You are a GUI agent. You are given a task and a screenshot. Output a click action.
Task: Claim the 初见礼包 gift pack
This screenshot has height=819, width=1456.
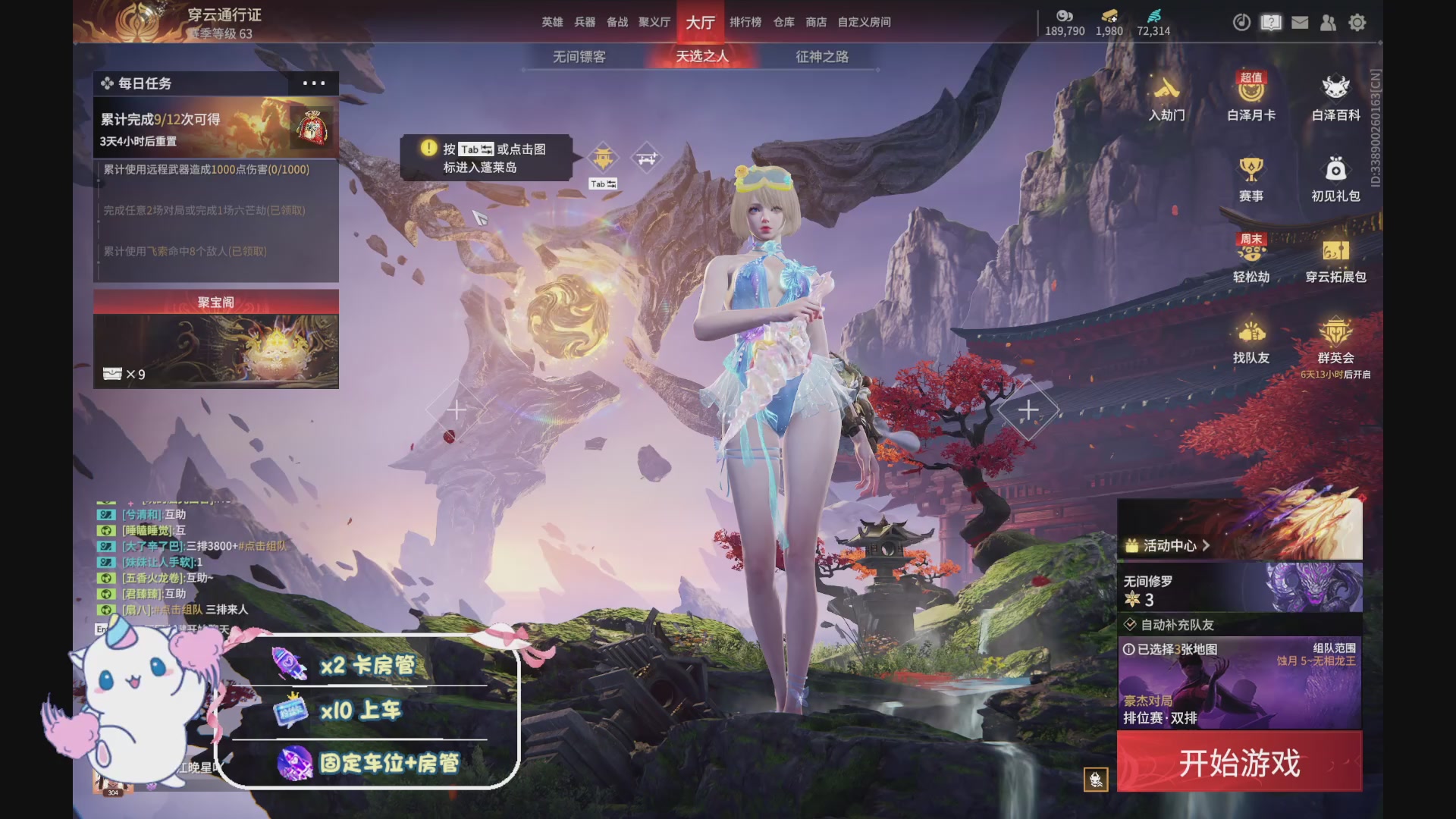pos(1335,178)
